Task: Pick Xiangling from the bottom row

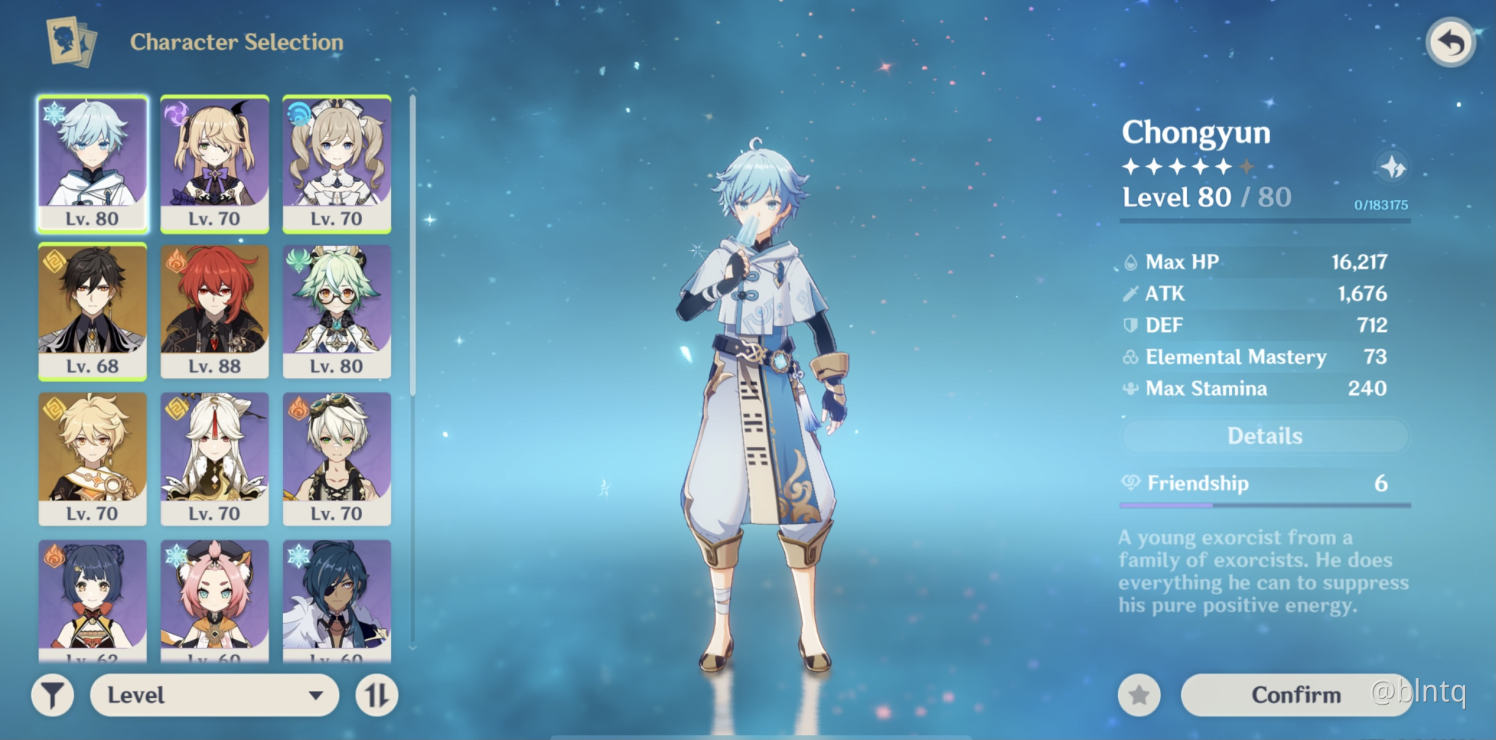Action: tap(92, 600)
